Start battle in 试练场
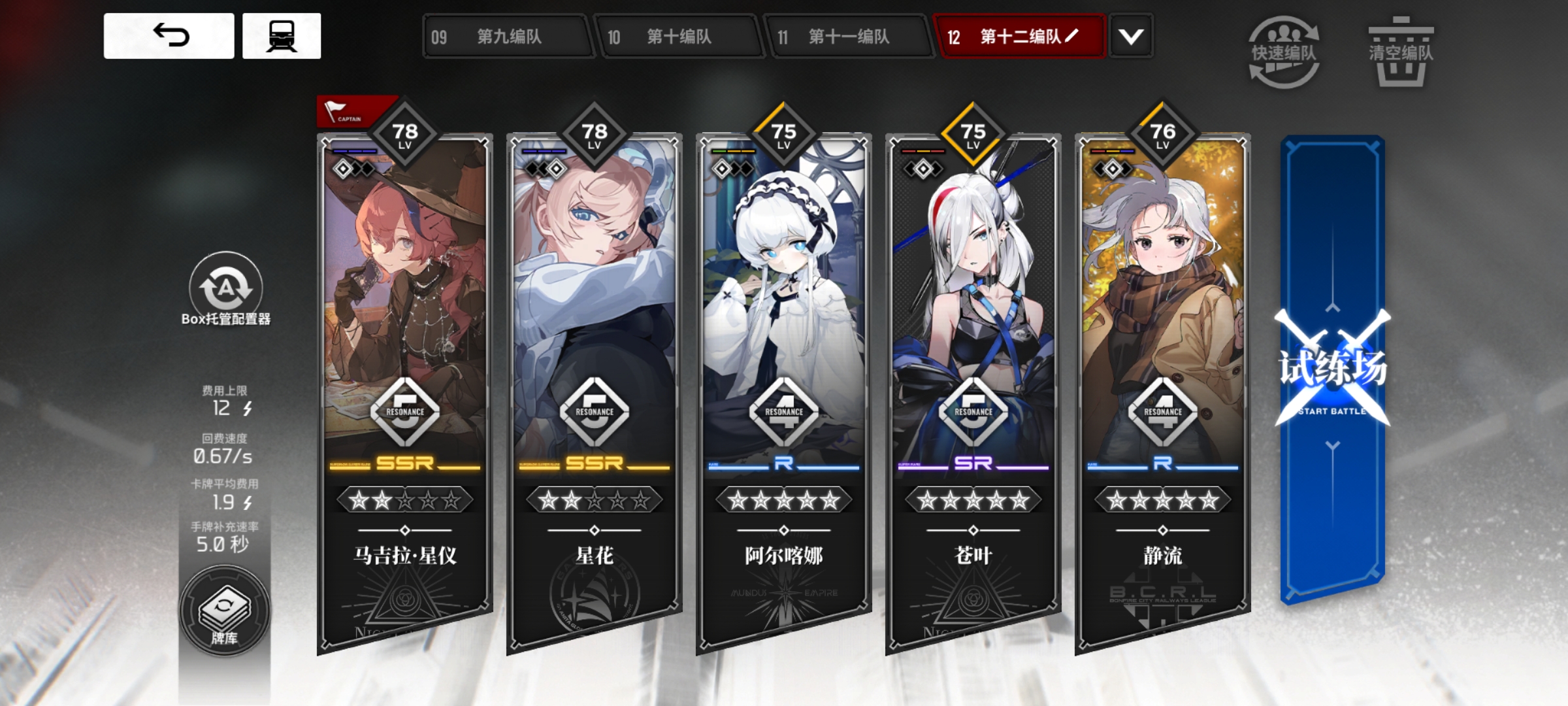Viewport: 1568px width, 706px height. click(1333, 369)
